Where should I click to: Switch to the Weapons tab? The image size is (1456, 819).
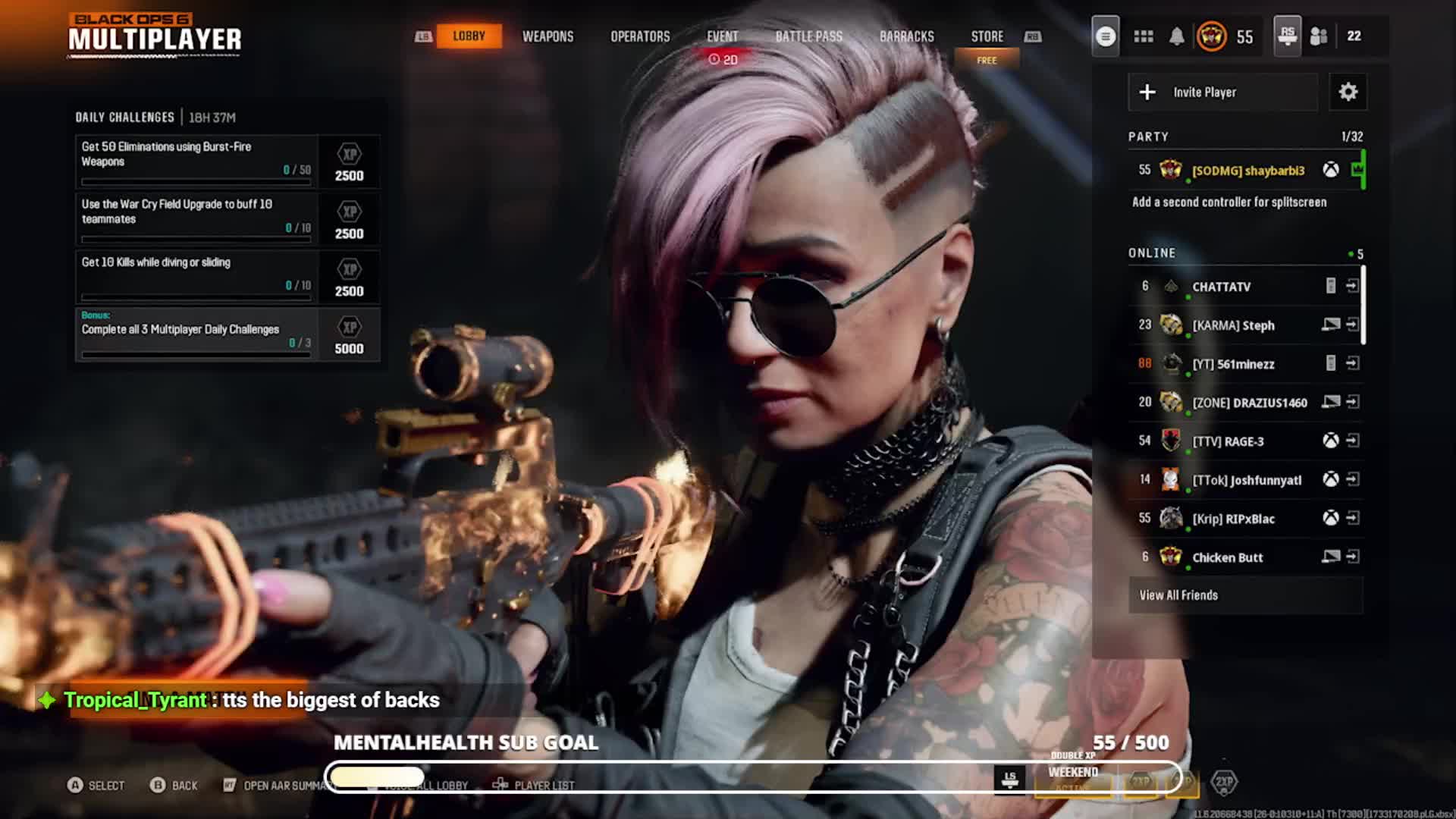pos(548,36)
